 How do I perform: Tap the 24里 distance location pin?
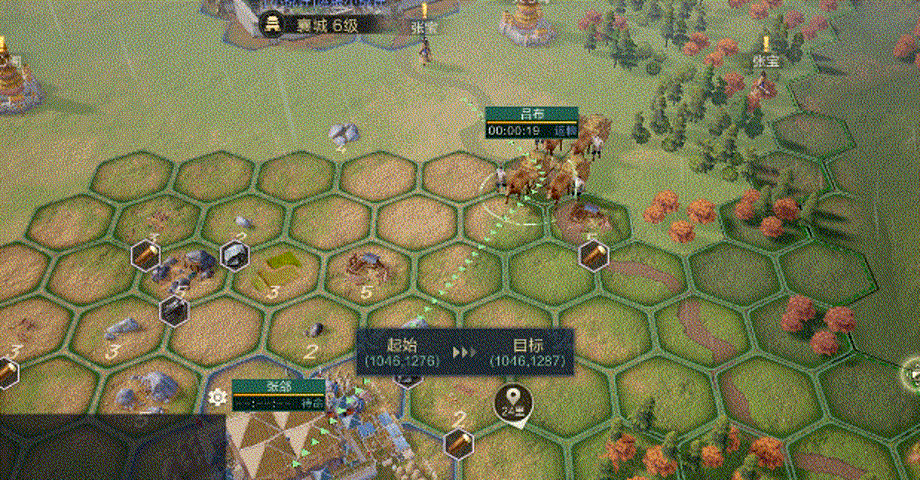514,404
